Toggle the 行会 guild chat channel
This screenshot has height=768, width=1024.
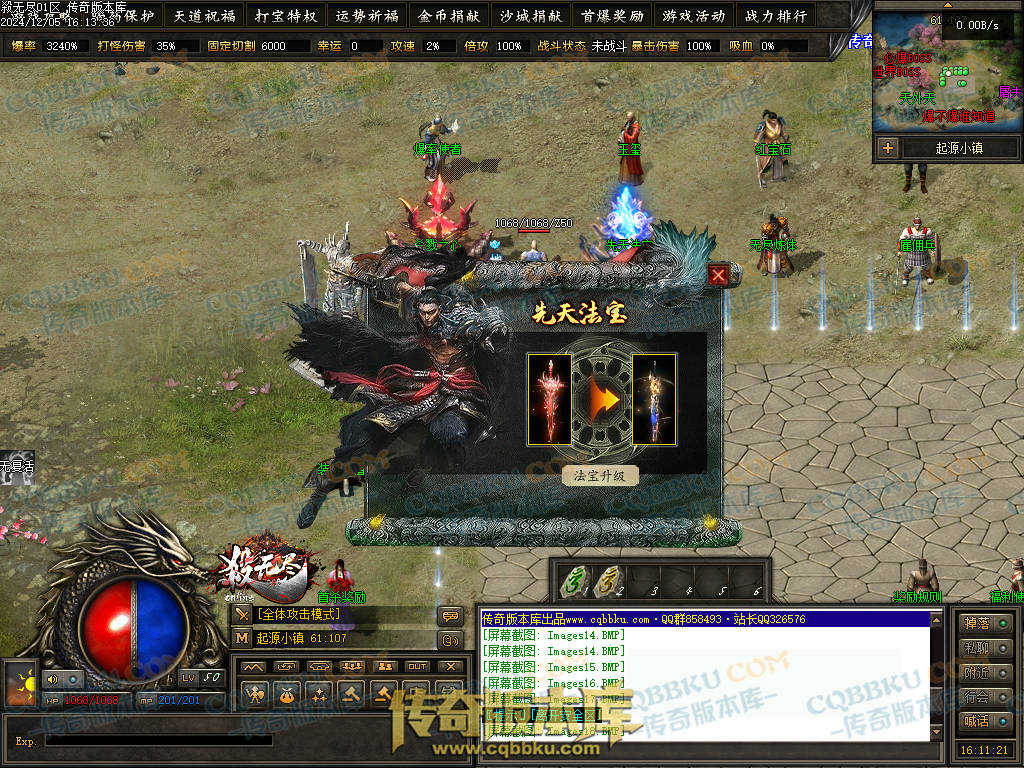pyautogui.click(x=983, y=697)
